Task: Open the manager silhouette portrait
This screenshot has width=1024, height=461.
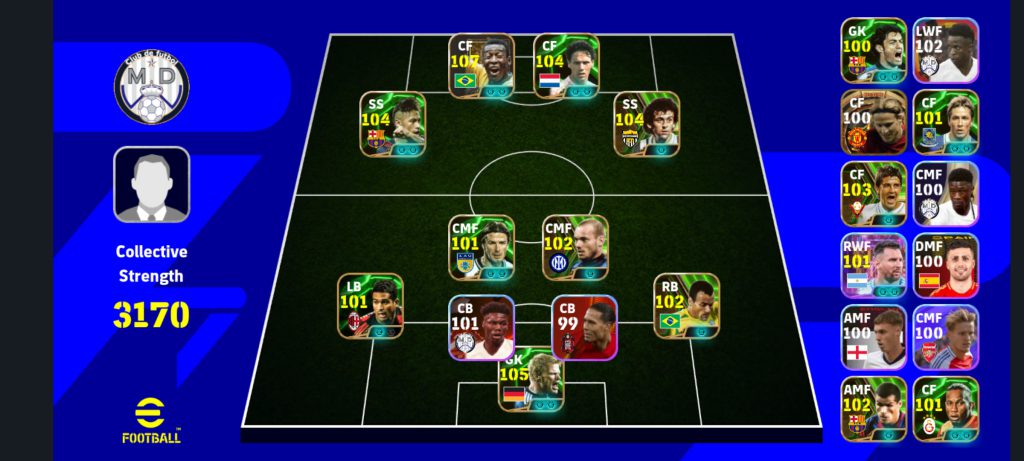Action: click(151, 184)
